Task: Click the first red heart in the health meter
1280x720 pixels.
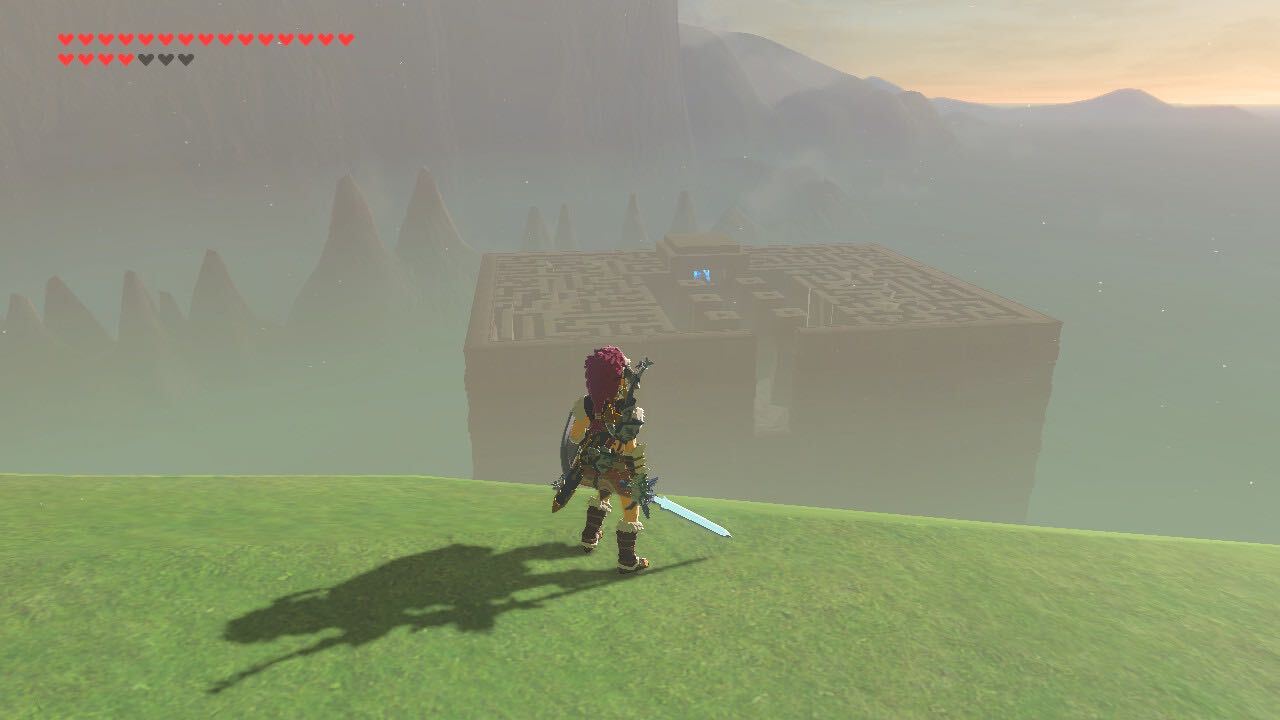Action: pyautogui.click(x=65, y=40)
